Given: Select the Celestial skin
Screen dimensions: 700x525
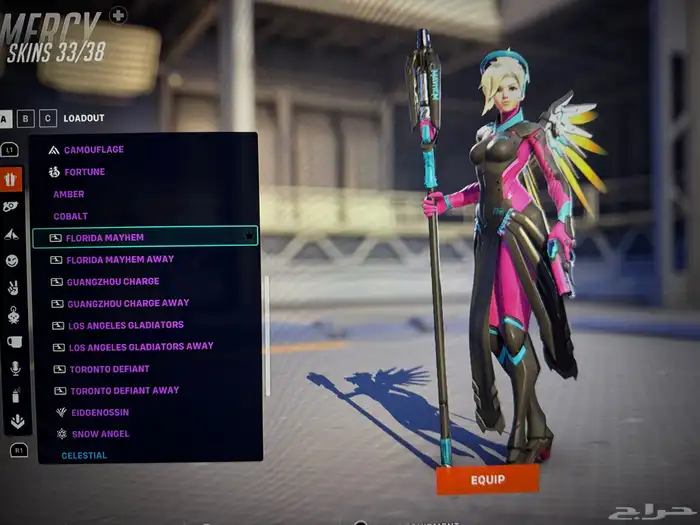Looking at the screenshot, I should coord(84,456).
